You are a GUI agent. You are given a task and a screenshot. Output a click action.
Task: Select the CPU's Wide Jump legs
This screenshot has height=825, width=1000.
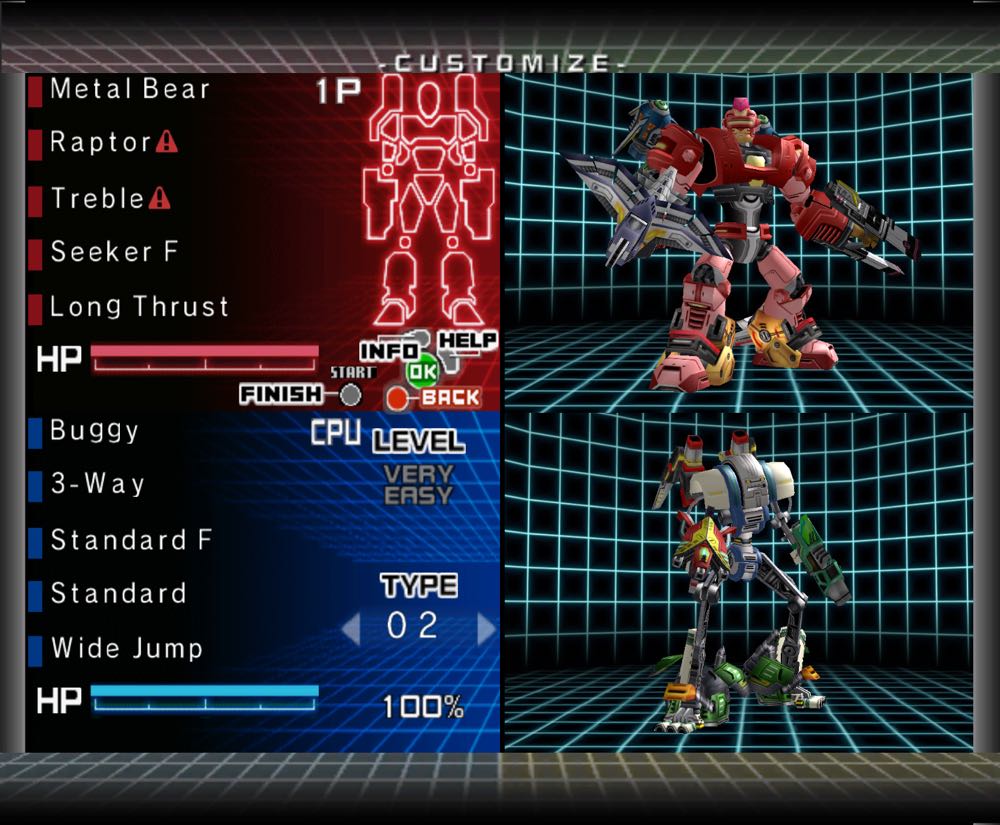pos(126,648)
